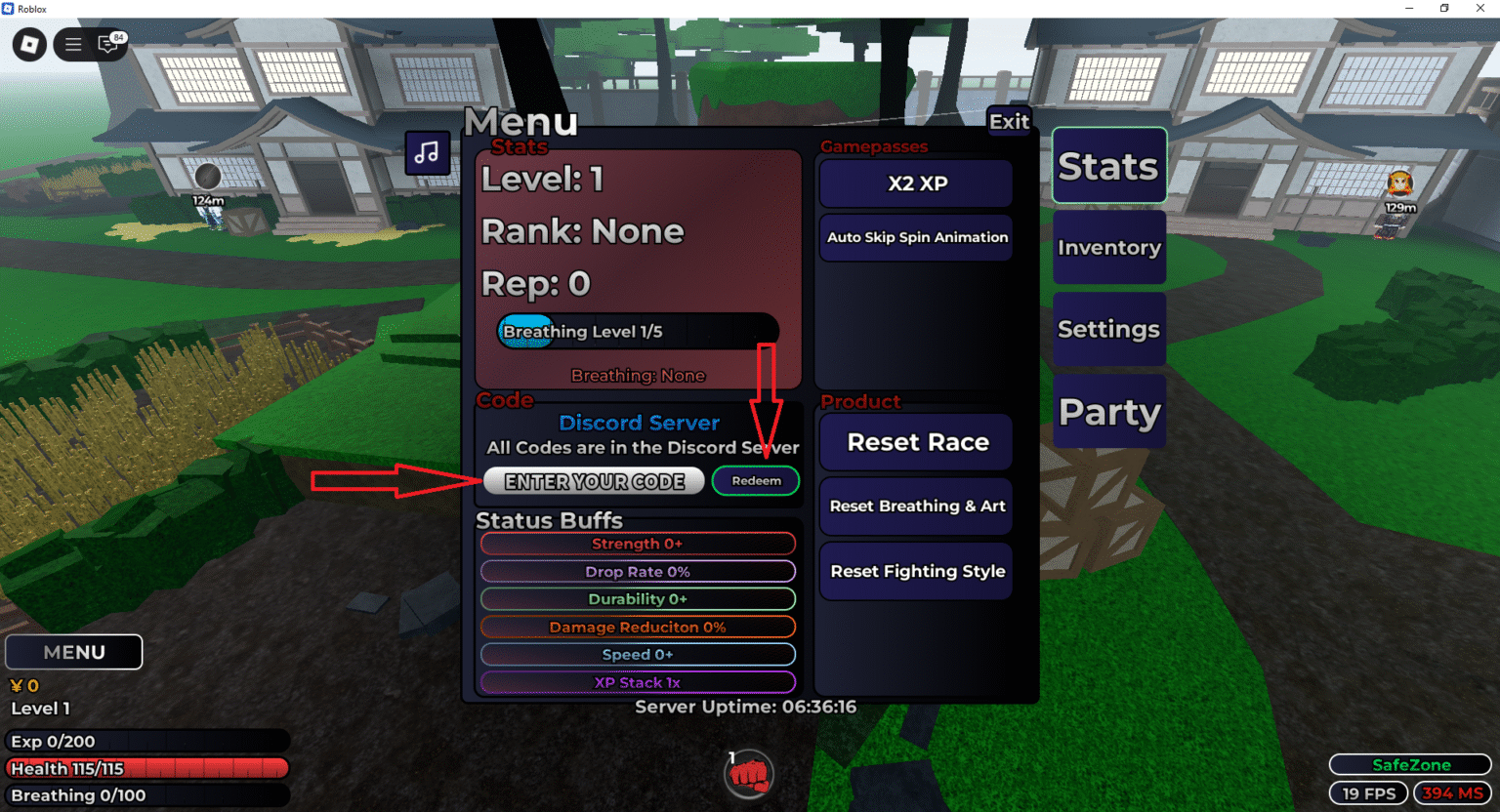Switch to the Stats tab
The width and height of the screenshot is (1500, 812).
pos(1108,166)
